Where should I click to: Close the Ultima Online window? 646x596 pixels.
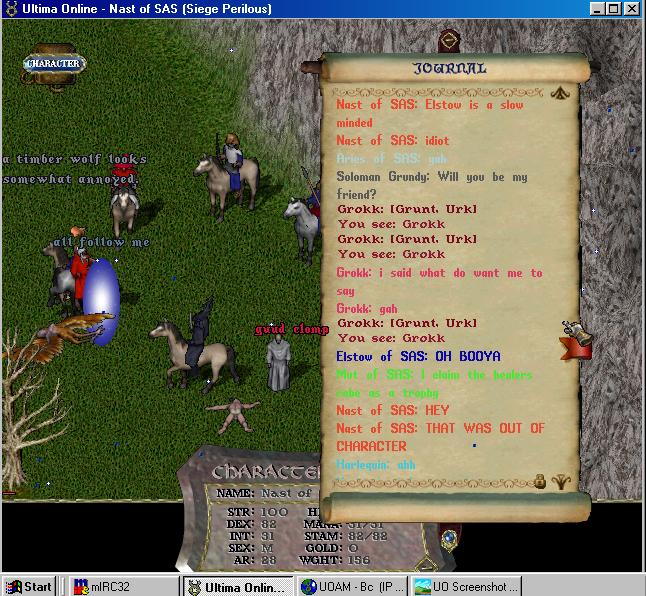tap(634, 9)
